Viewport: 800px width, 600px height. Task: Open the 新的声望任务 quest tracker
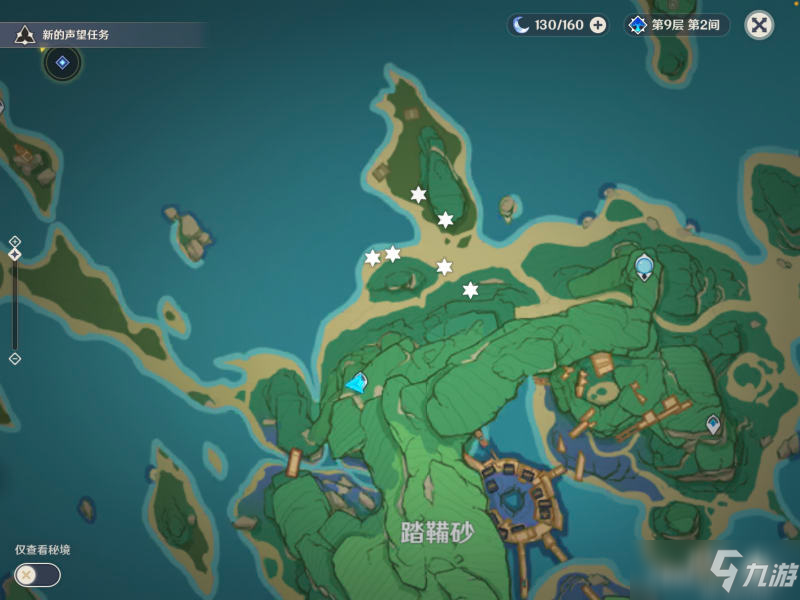coord(75,35)
